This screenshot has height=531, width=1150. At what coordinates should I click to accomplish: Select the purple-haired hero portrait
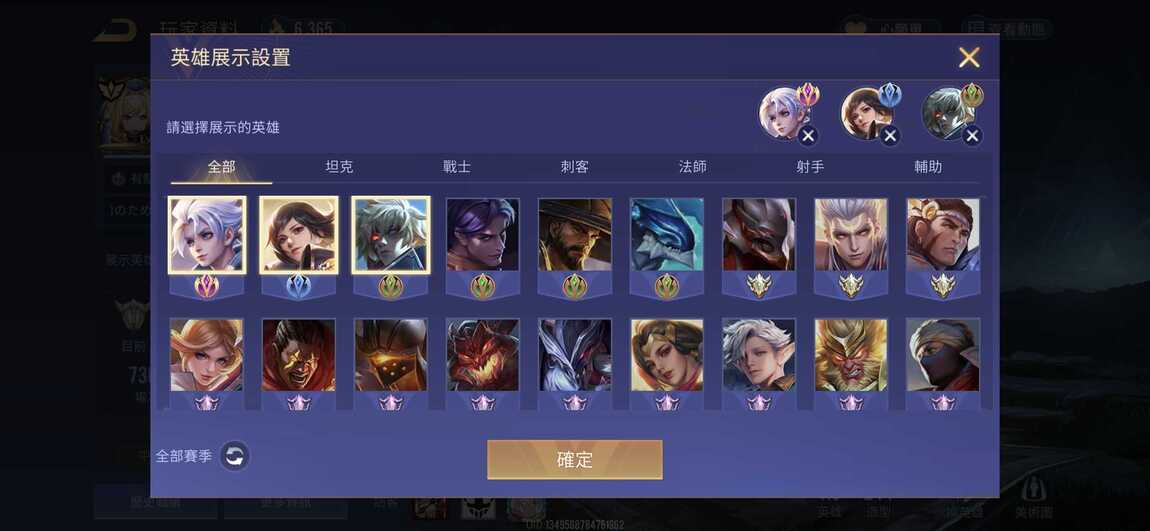[483, 235]
